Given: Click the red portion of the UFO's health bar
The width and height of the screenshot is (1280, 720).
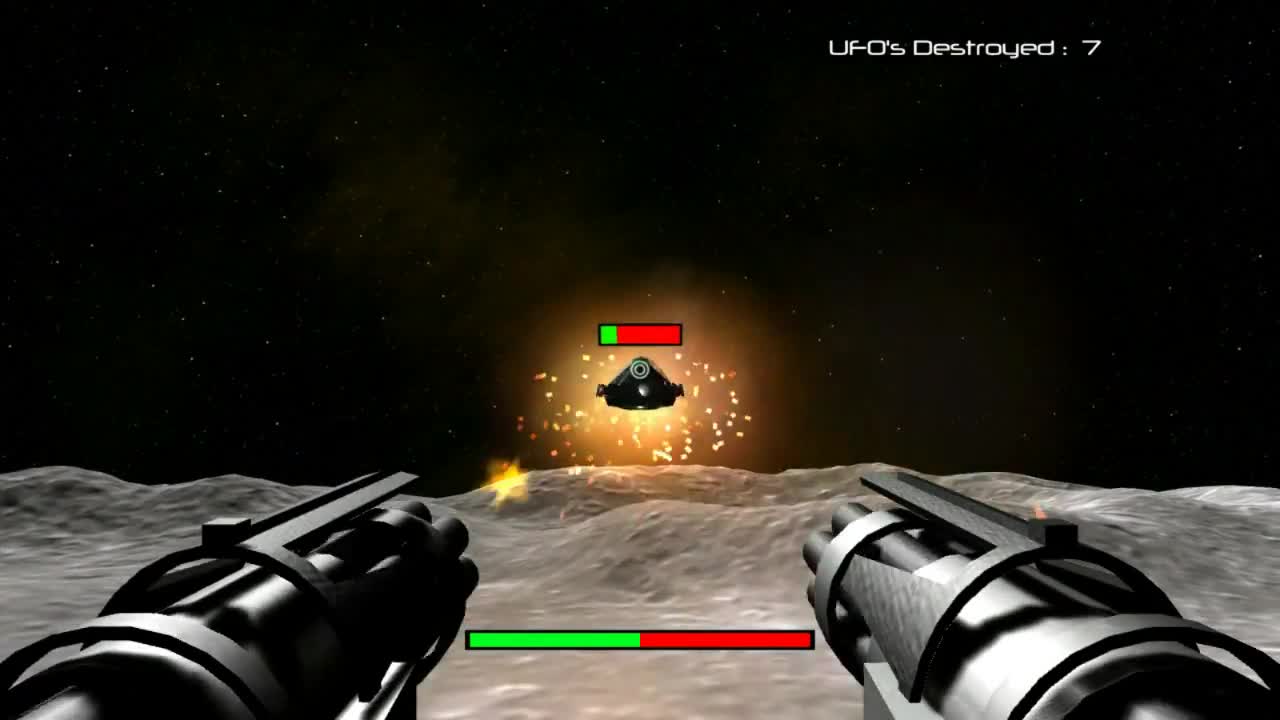Looking at the screenshot, I should (650, 334).
